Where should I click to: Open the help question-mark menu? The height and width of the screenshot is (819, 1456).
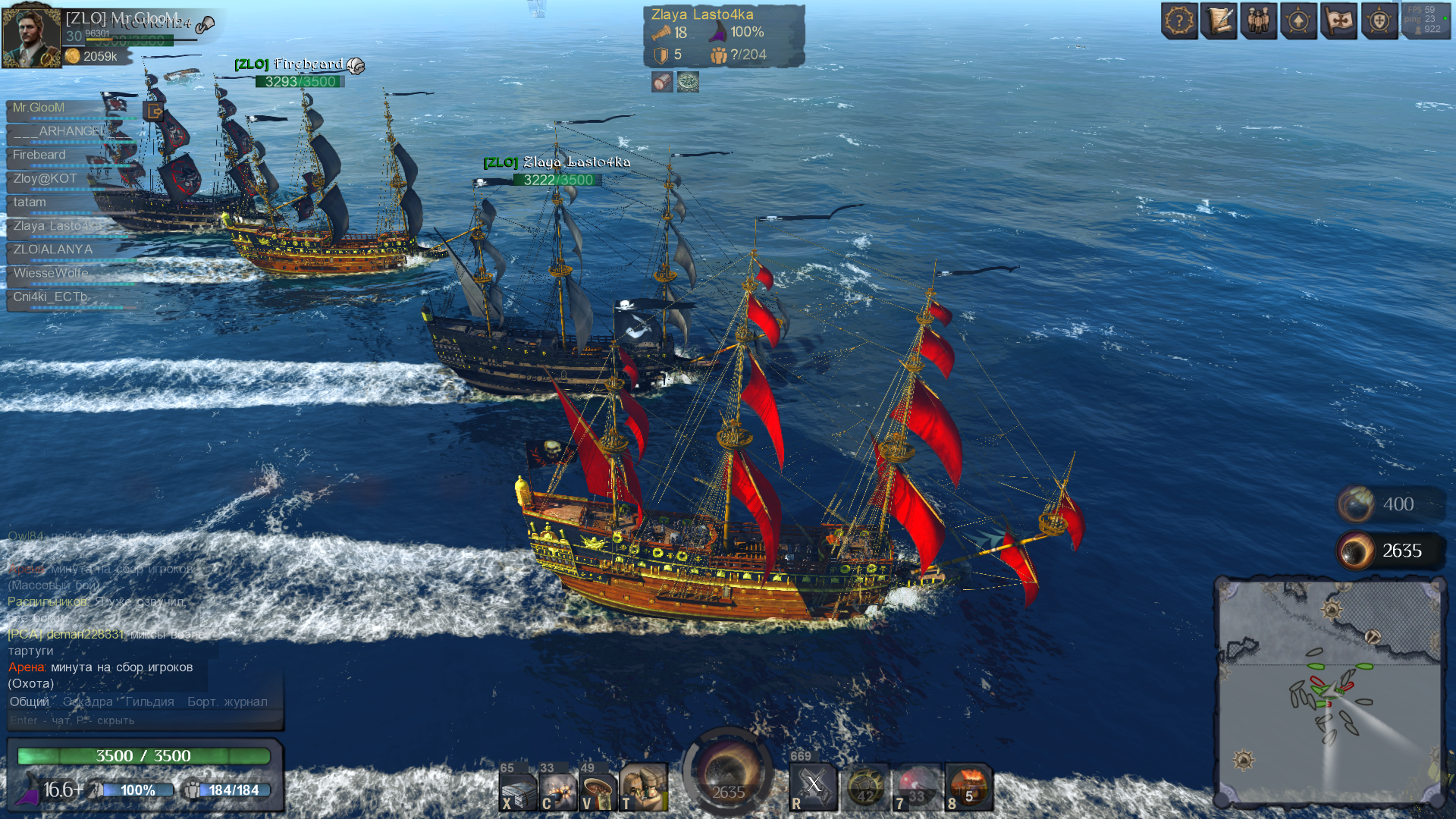(1179, 21)
